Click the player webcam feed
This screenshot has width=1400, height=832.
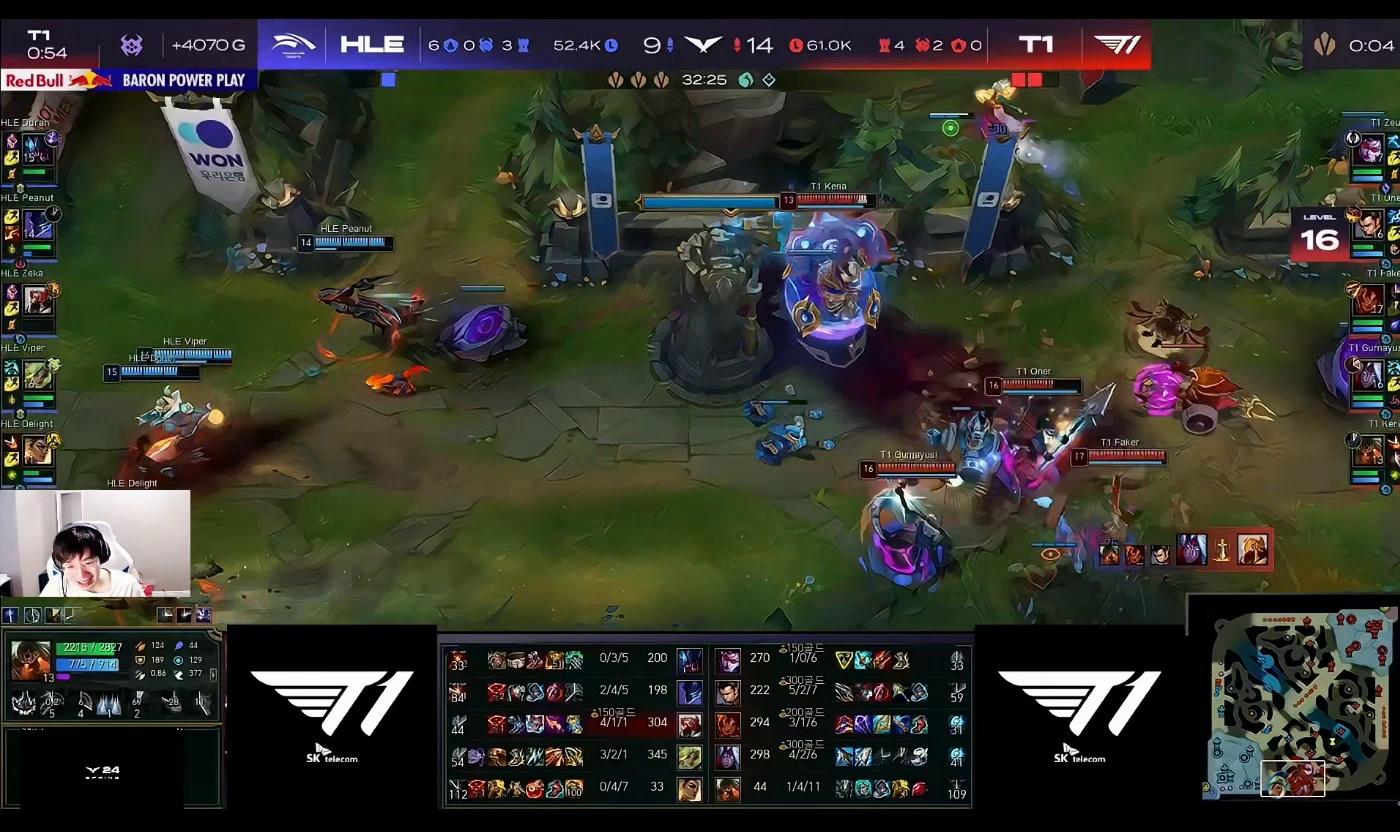(x=95, y=543)
